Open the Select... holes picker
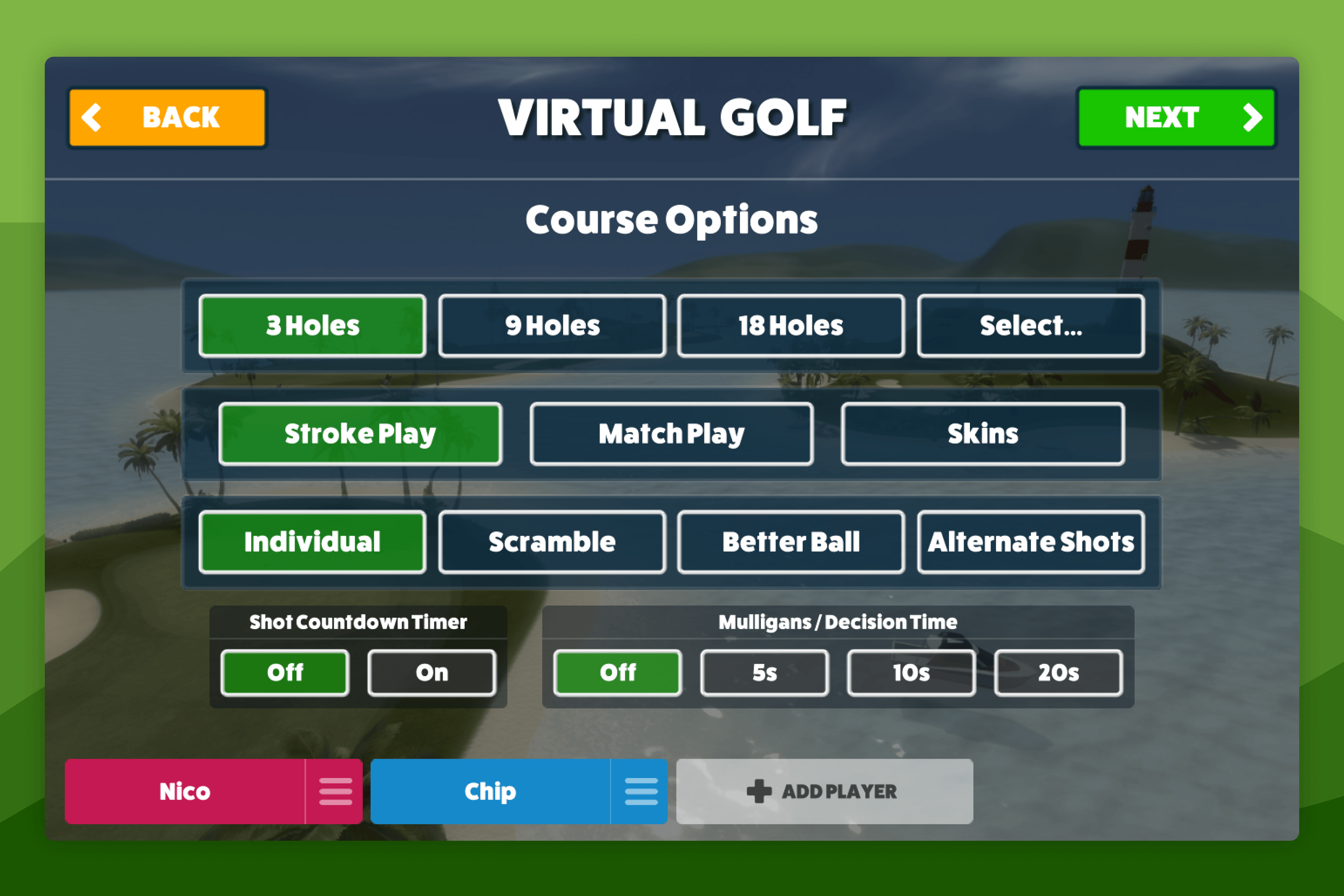1344x896 pixels. point(1030,325)
